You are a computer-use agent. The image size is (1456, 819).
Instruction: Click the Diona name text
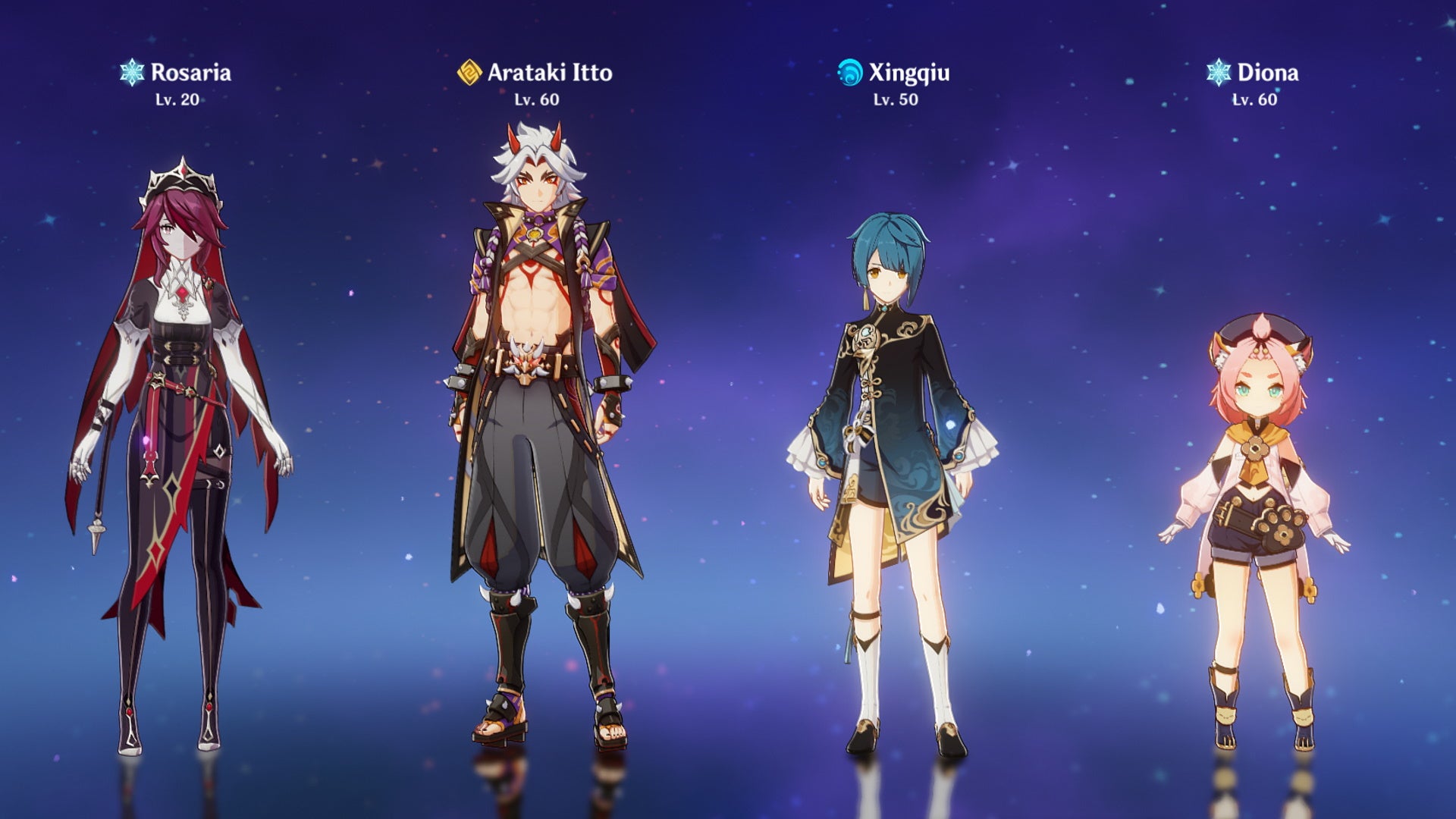[x=1268, y=73]
